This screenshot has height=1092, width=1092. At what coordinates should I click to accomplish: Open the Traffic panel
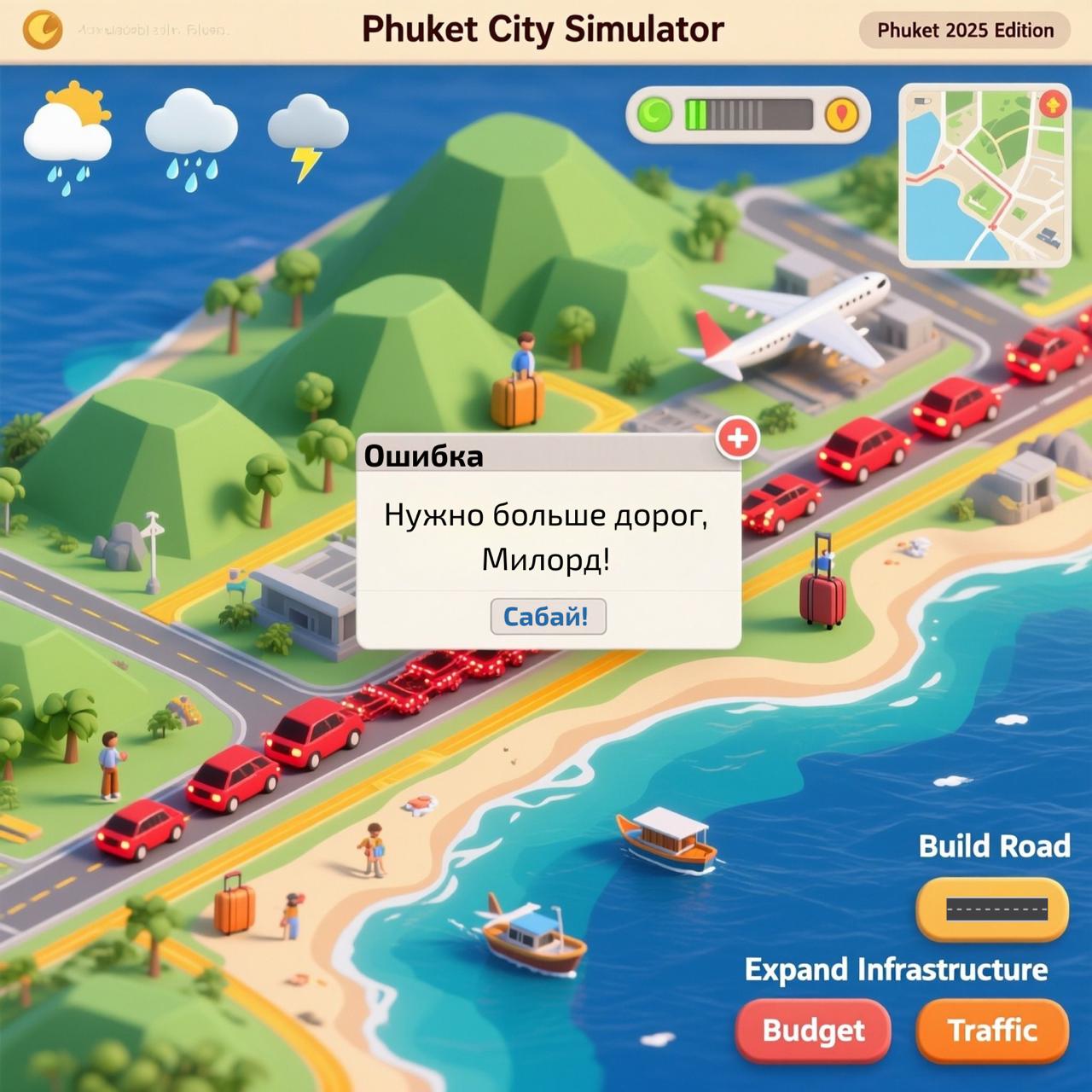pyautogui.click(x=992, y=1030)
